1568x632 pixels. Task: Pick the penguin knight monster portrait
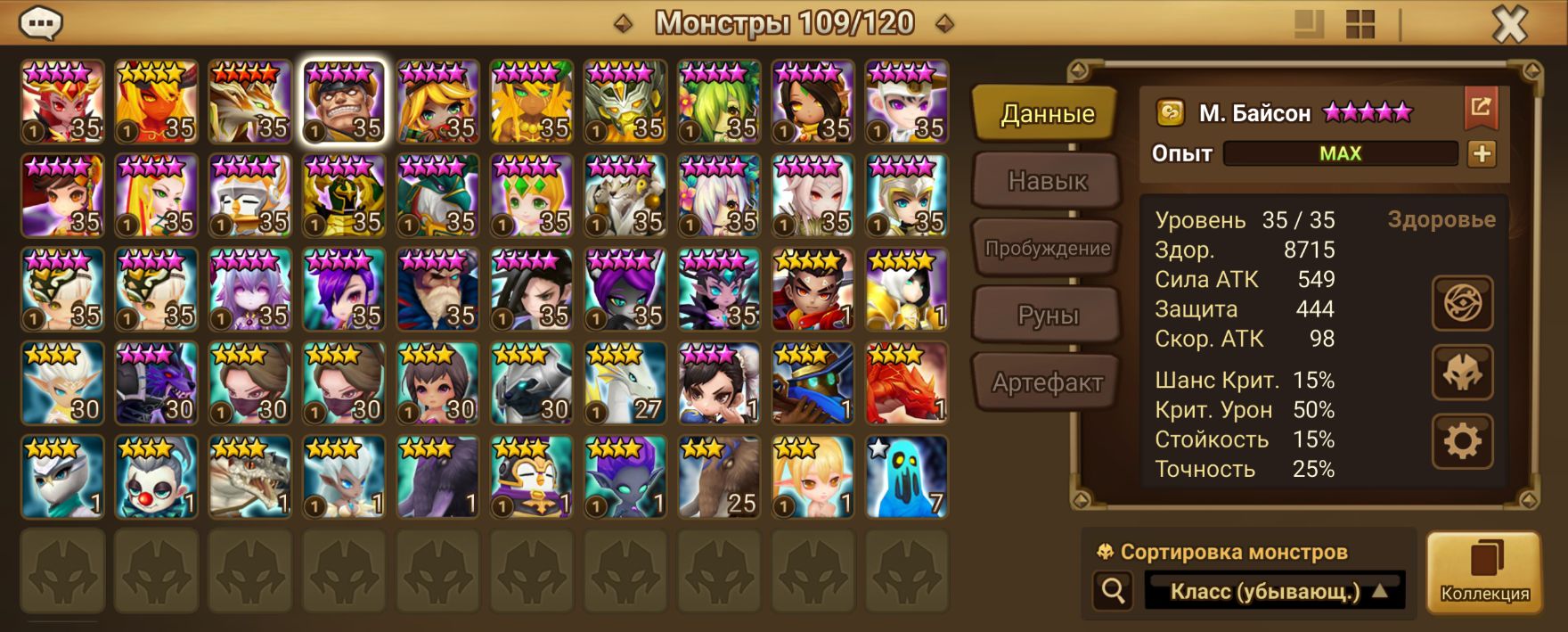[532, 477]
